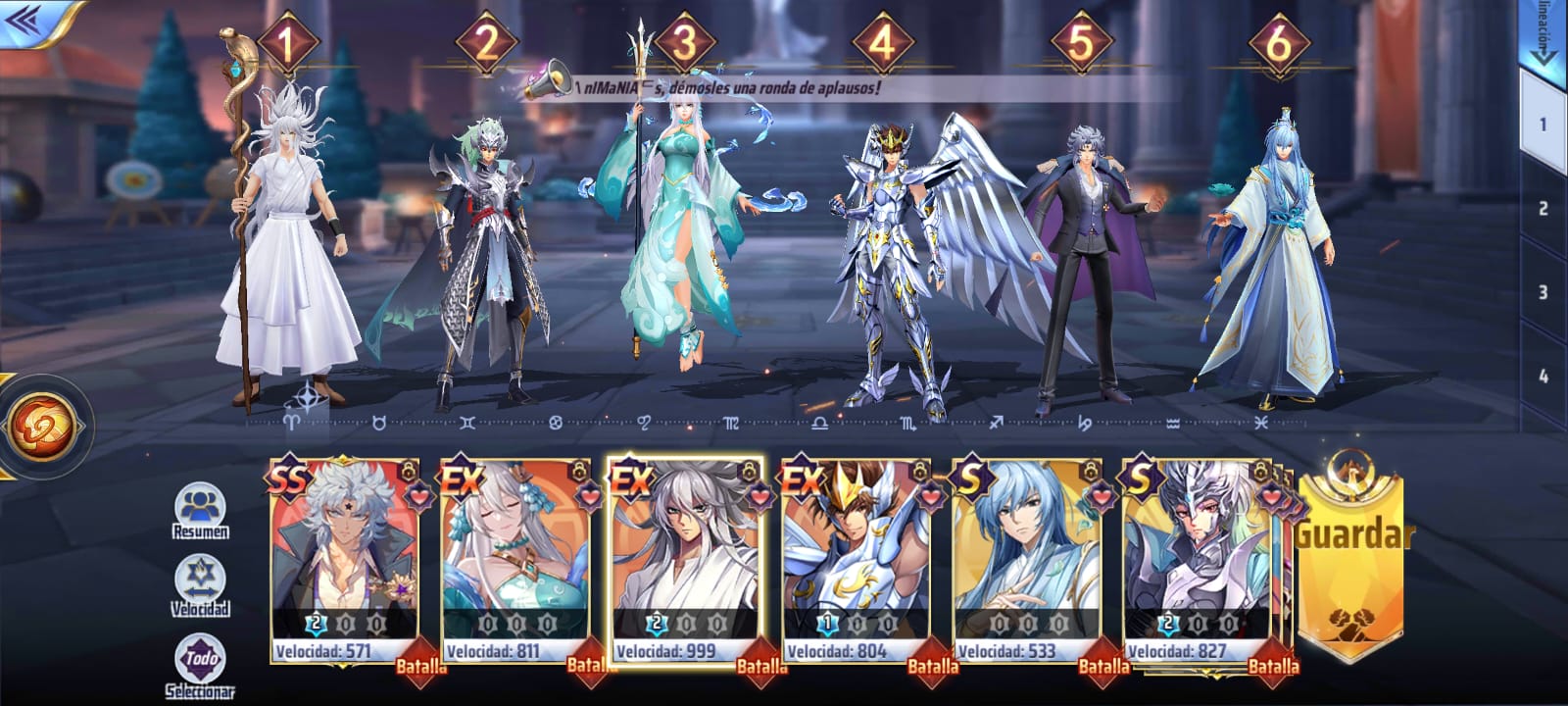
Task: Open the Velocidad speed settings
Action: (x=200, y=586)
